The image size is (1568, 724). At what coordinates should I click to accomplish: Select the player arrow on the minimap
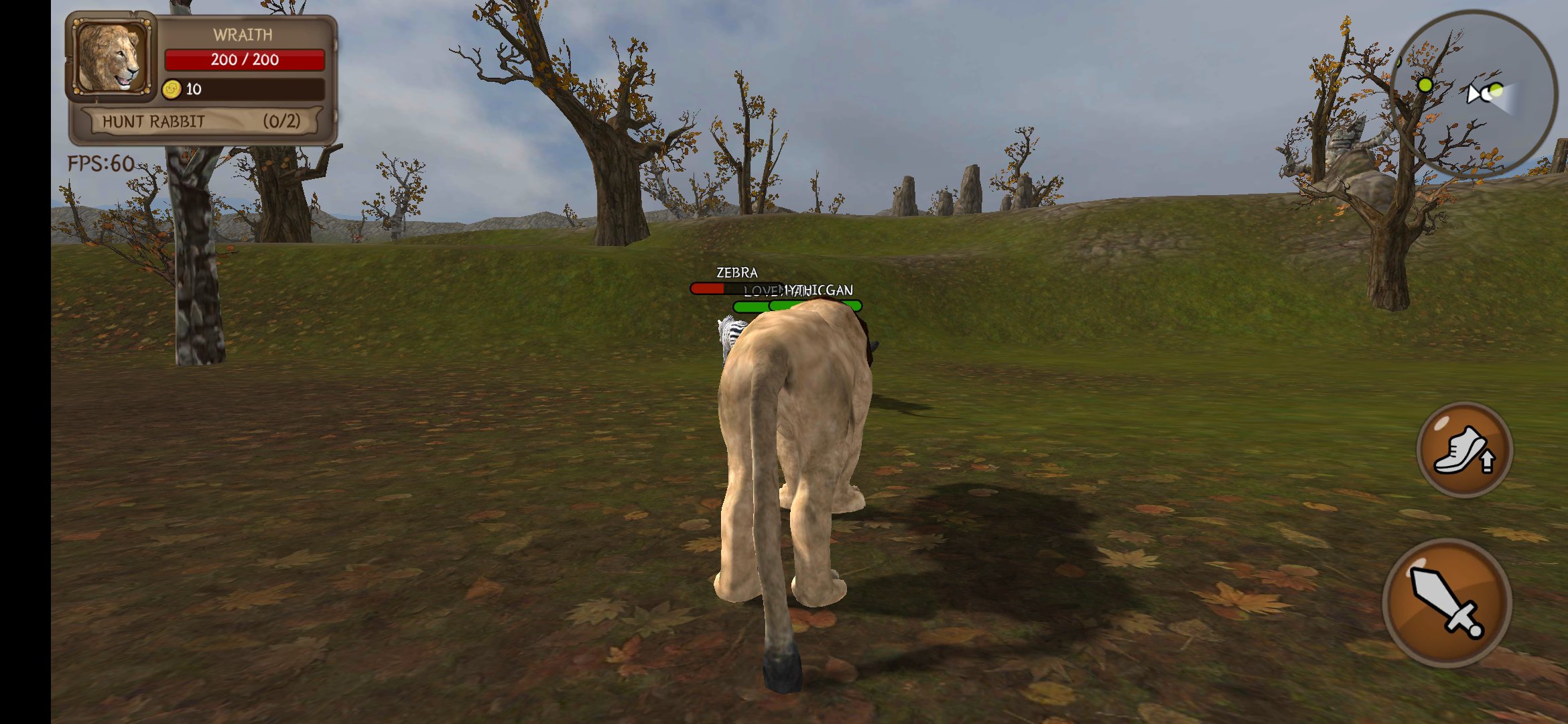(1474, 95)
